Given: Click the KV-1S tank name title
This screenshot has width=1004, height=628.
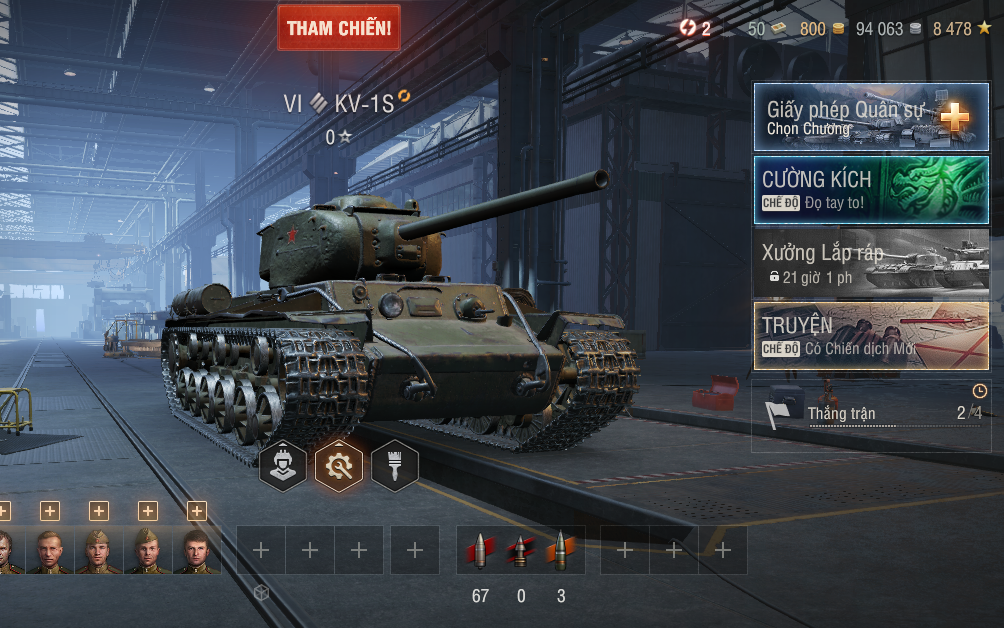Looking at the screenshot, I should point(364,103).
